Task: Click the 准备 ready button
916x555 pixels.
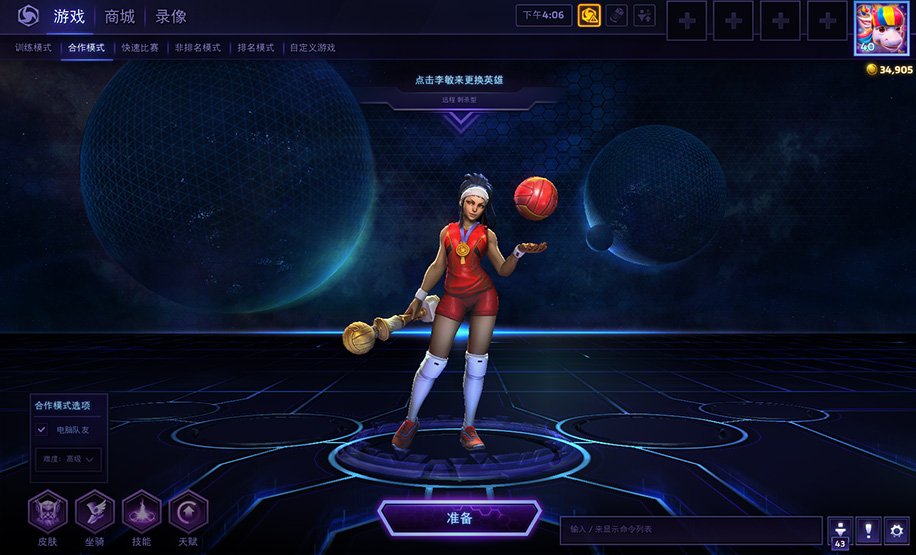Action: pyautogui.click(x=459, y=518)
